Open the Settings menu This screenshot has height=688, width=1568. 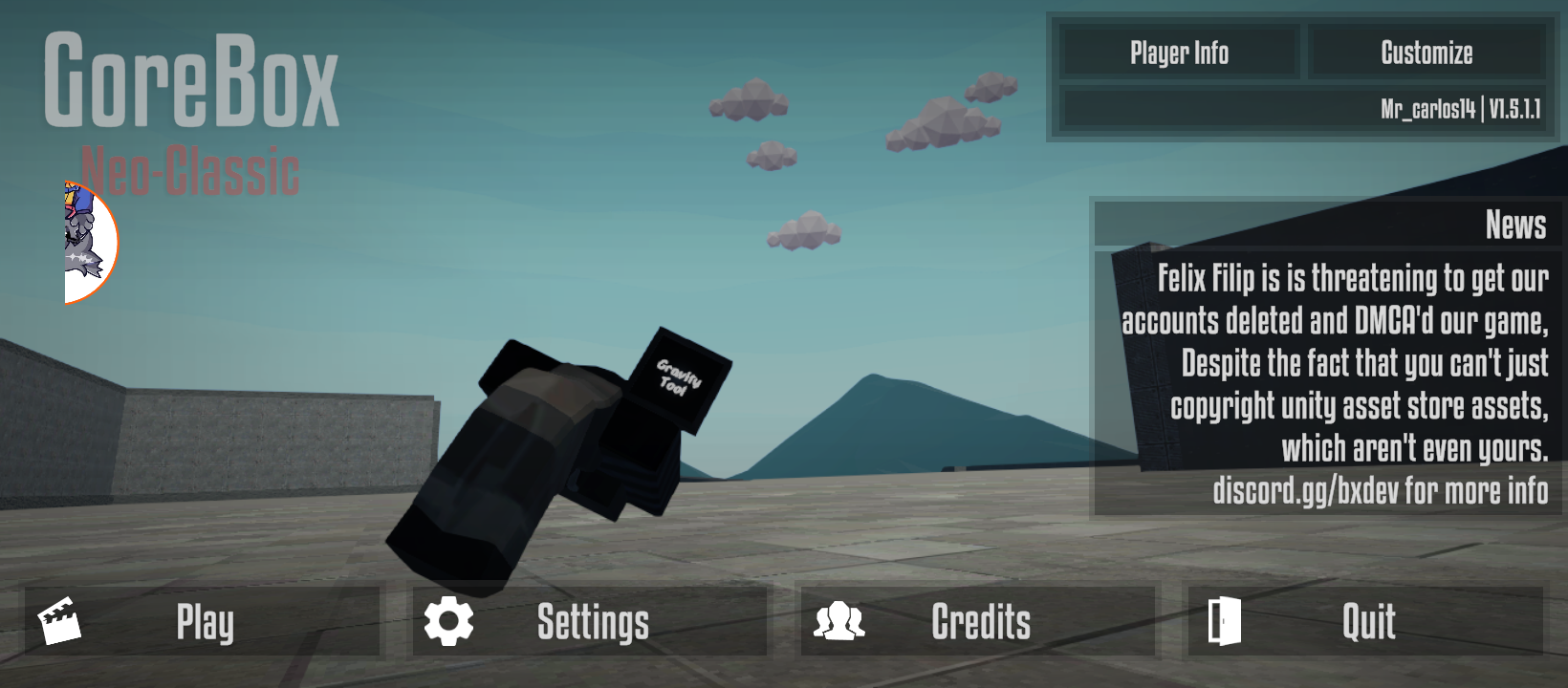[590, 622]
